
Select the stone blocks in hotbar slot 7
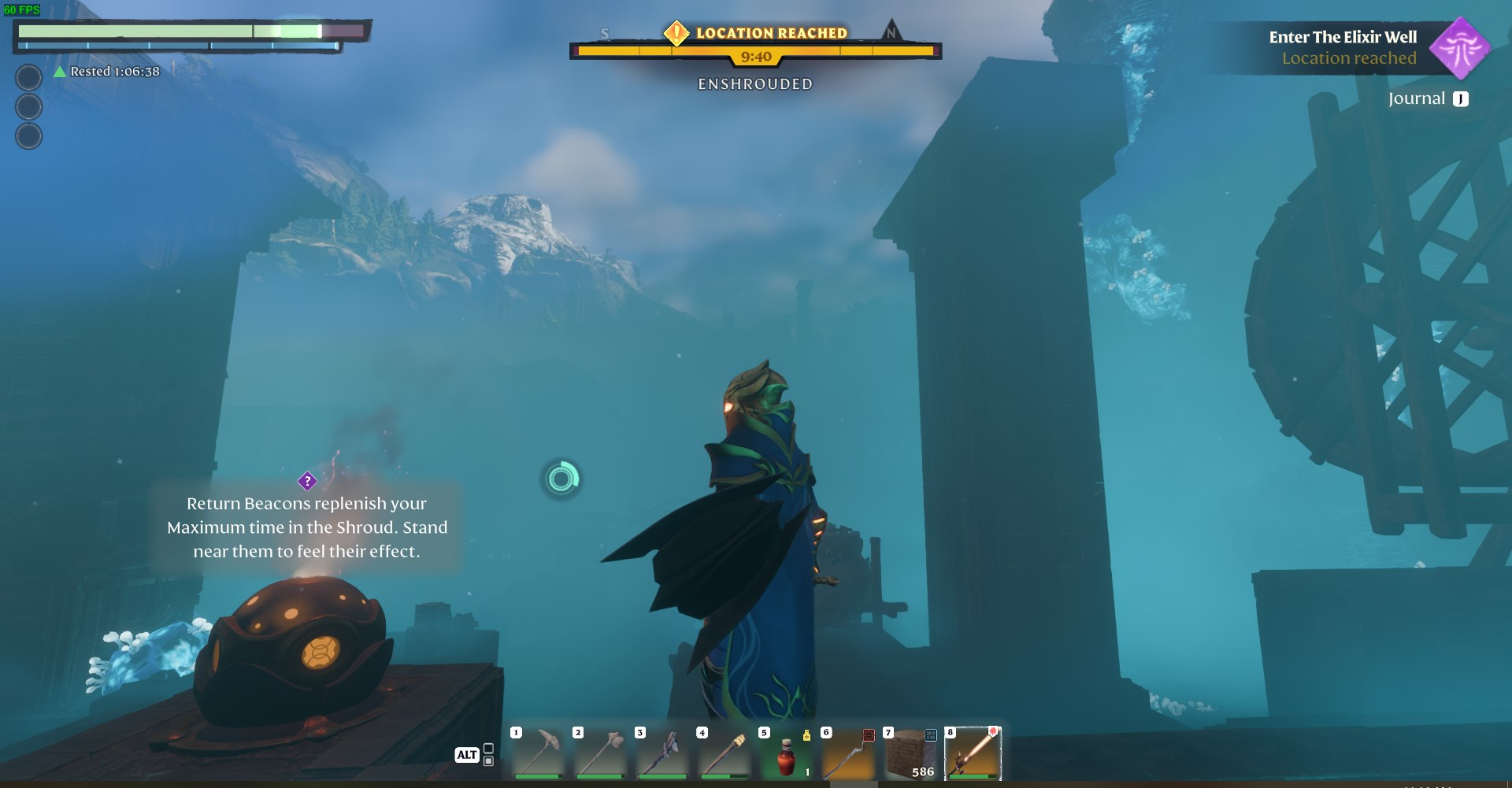click(x=910, y=753)
